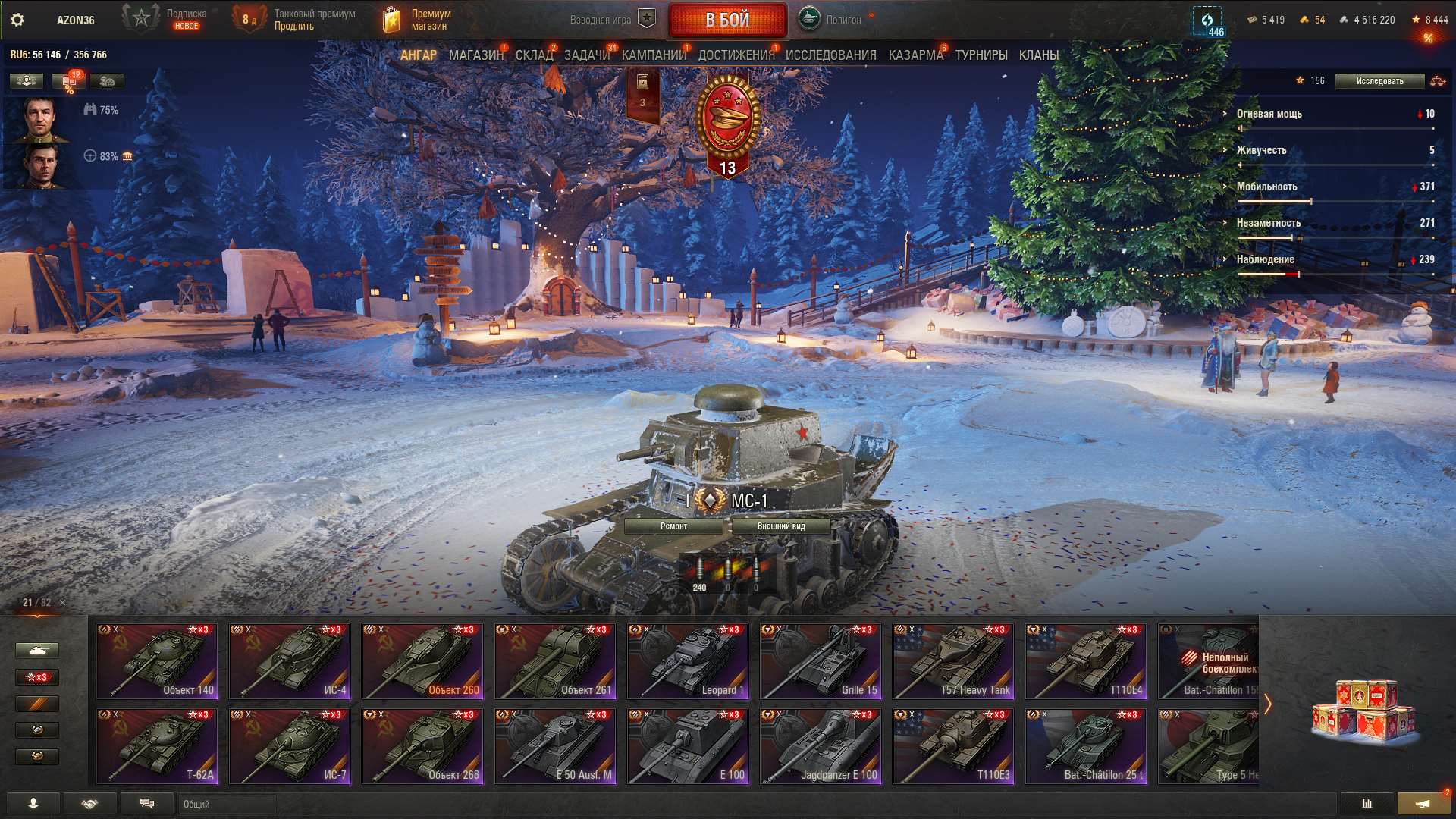This screenshot has height=819, width=1456.
Task: Toggle the tank type vehicle filter
Action: pos(38,649)
